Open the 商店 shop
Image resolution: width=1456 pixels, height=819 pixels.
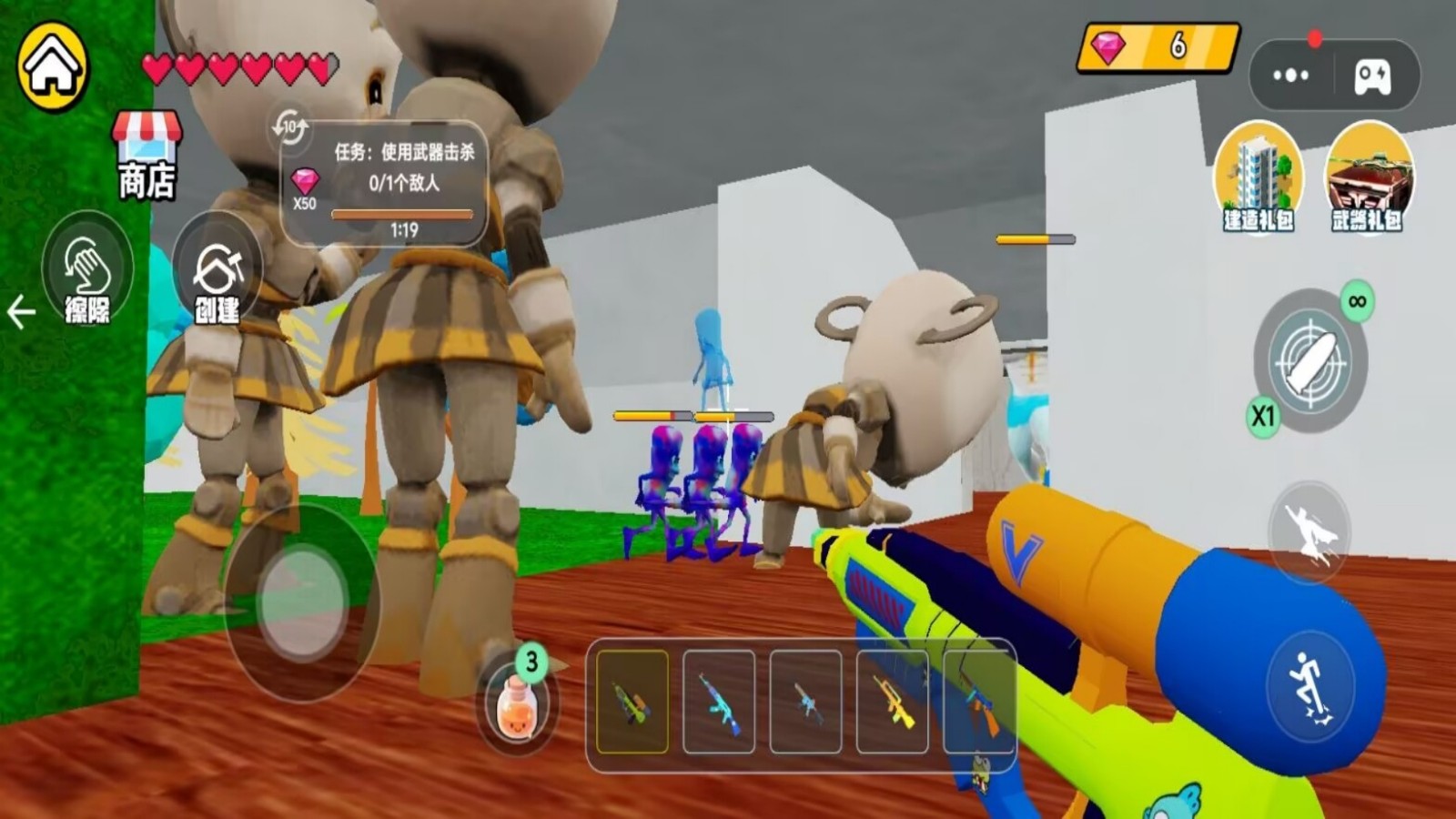(147, 156)
